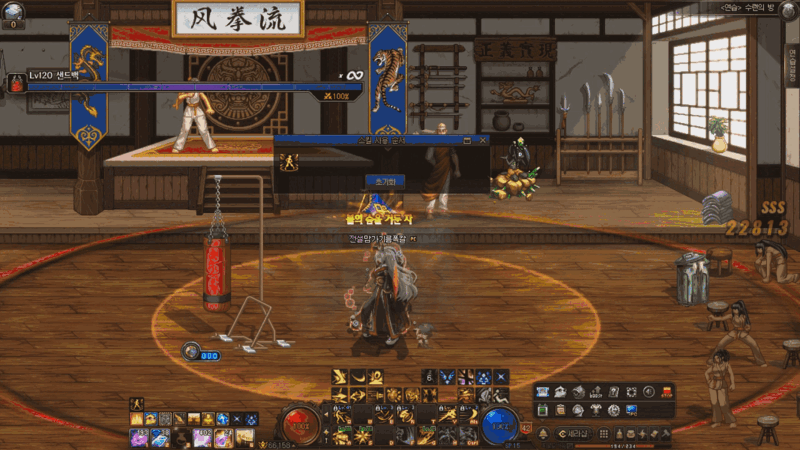Open the 세라샵 cash shop
The image size is (800, 450).
click(573, 434)
